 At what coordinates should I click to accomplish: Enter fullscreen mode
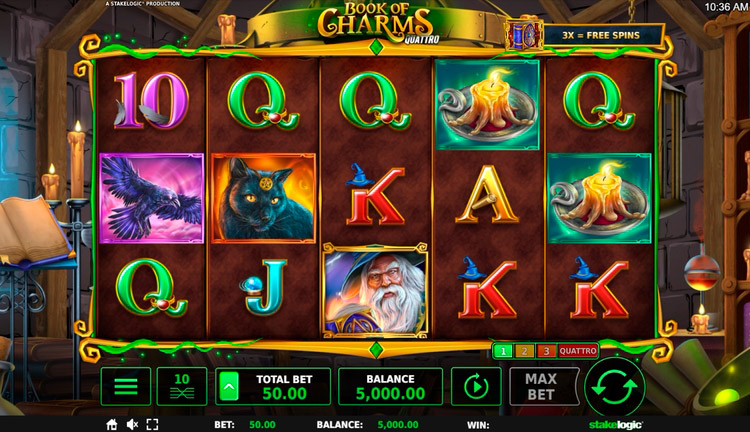[x=152, y=425]
